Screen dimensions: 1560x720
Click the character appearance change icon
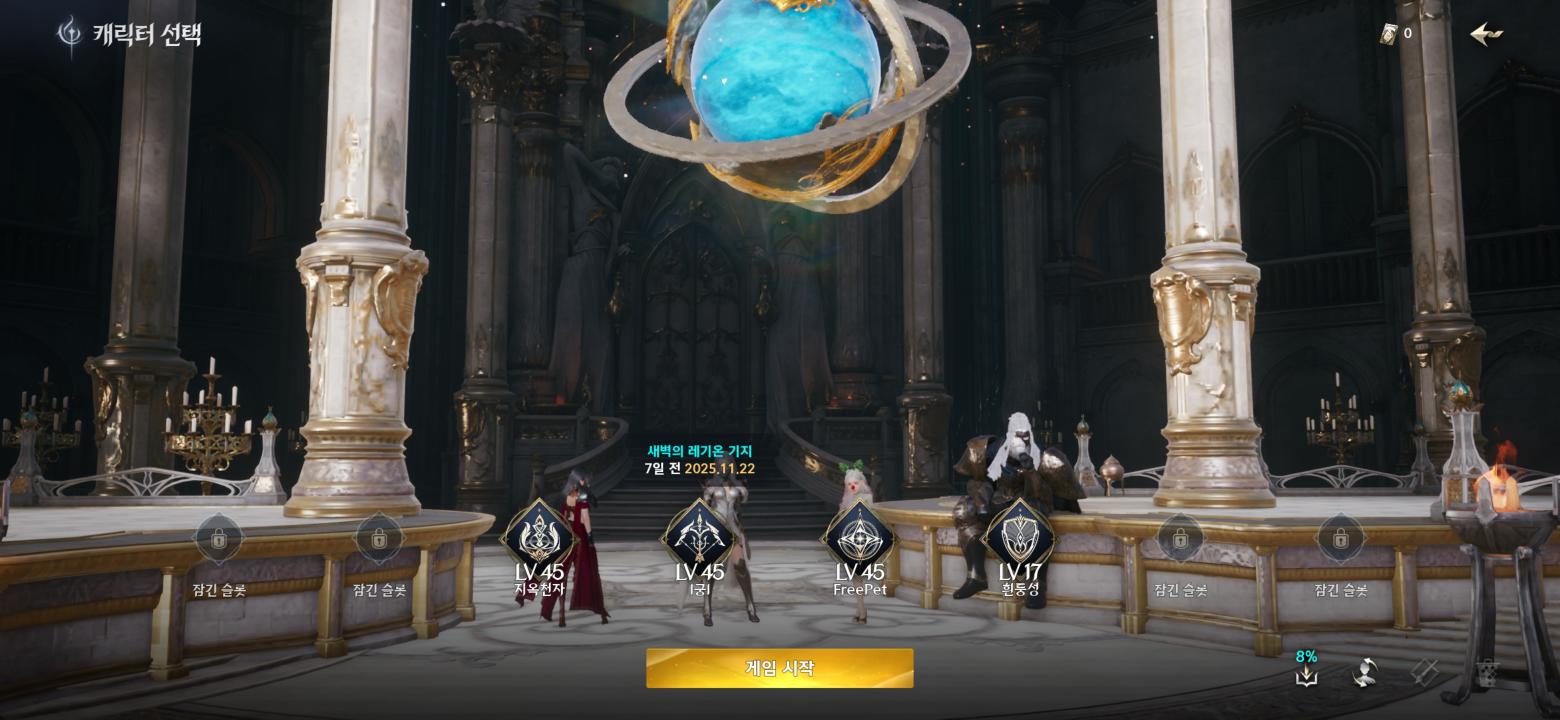tap(1365, 673)
